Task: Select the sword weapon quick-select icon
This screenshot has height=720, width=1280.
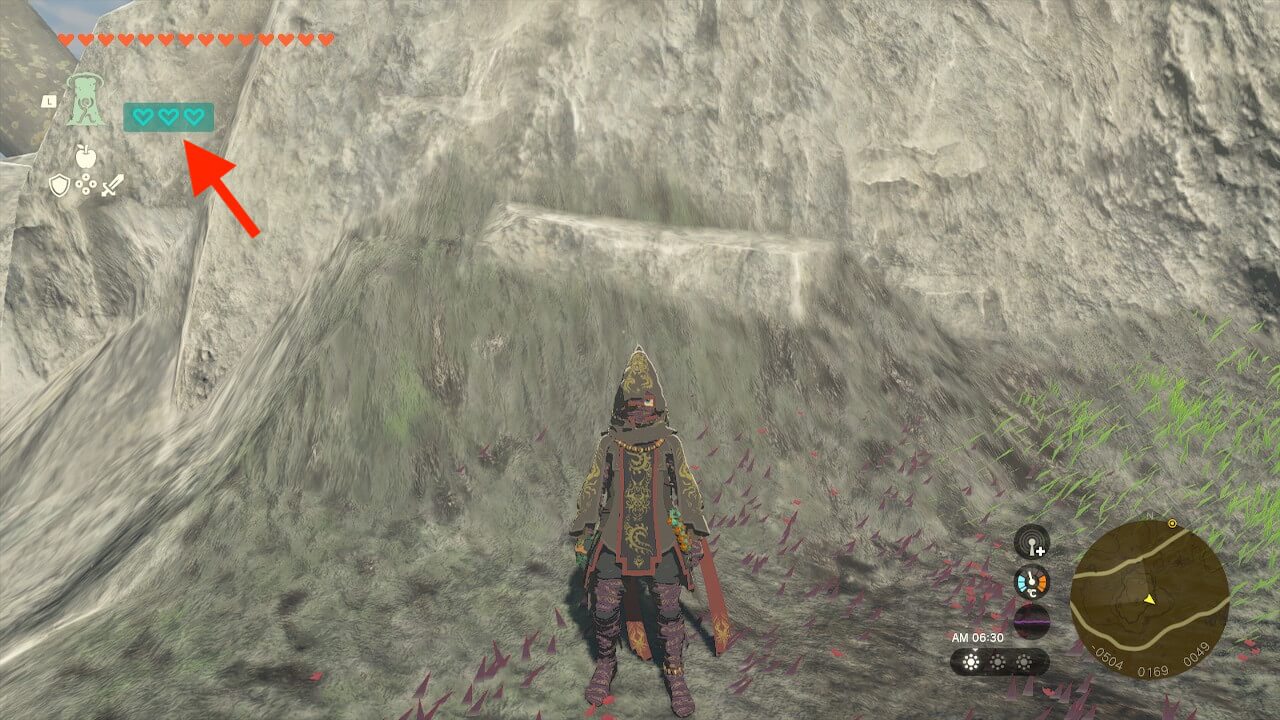Action: pos(112,185)
